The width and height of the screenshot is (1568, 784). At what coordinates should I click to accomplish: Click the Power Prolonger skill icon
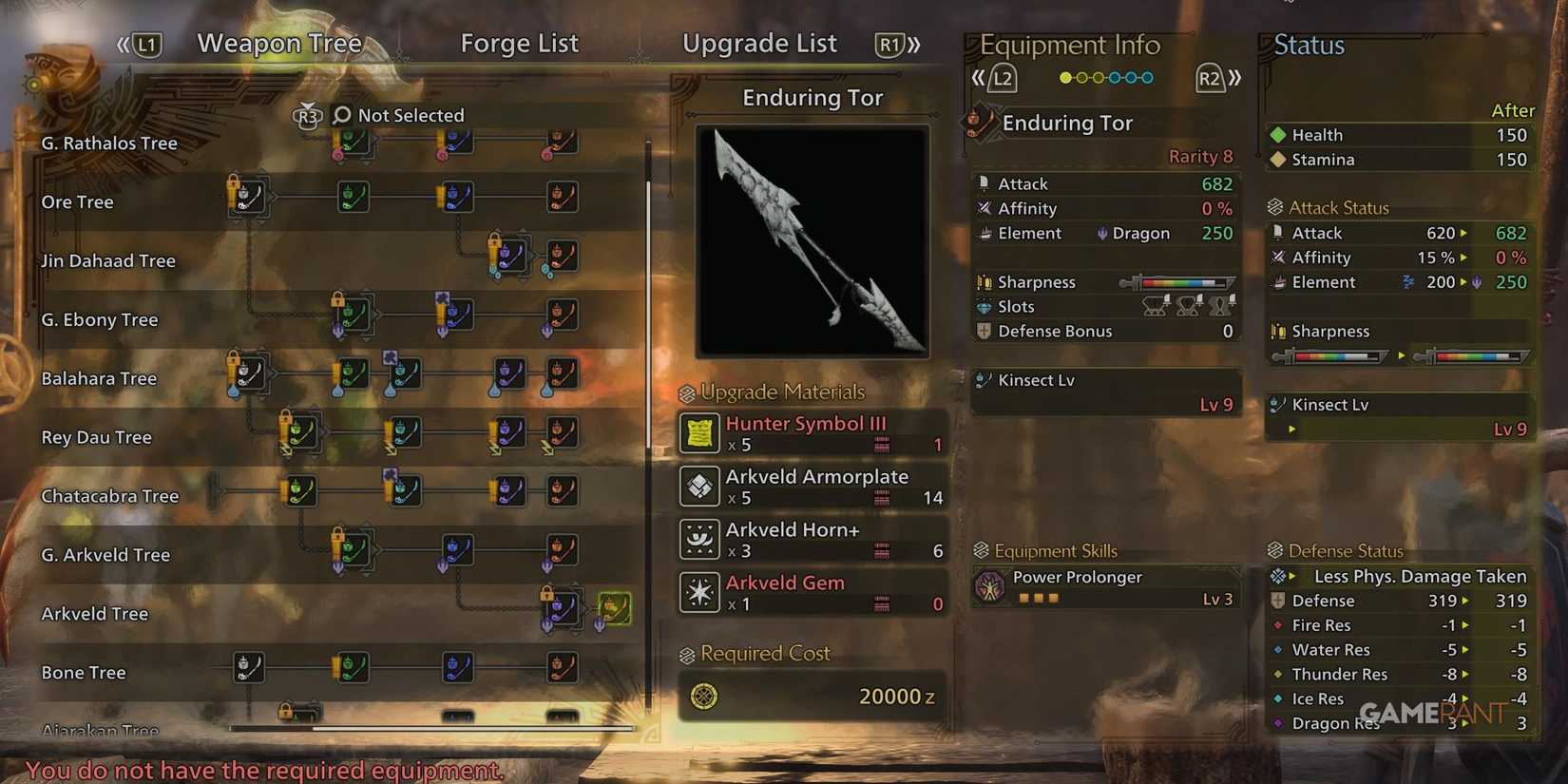988,584
